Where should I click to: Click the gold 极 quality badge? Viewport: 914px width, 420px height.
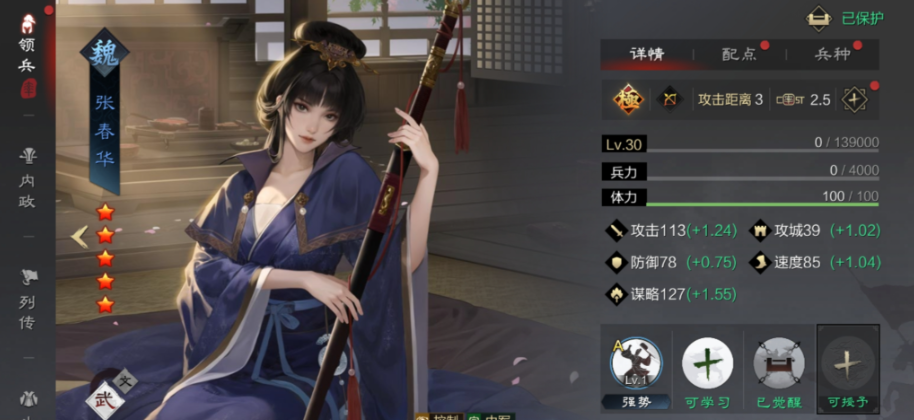[628, 99]
